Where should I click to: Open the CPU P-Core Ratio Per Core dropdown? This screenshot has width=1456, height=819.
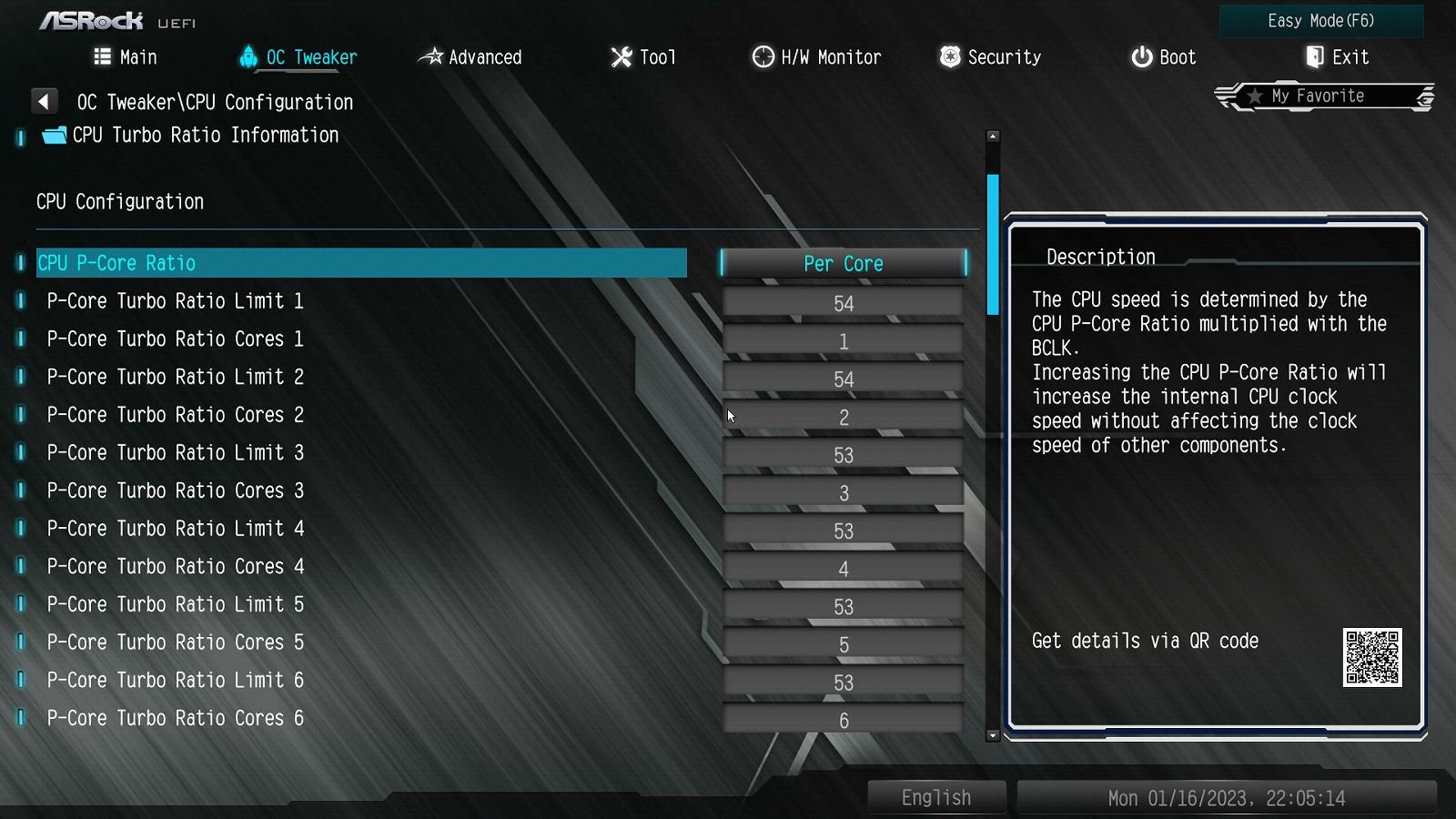click(x=843, y=264)
